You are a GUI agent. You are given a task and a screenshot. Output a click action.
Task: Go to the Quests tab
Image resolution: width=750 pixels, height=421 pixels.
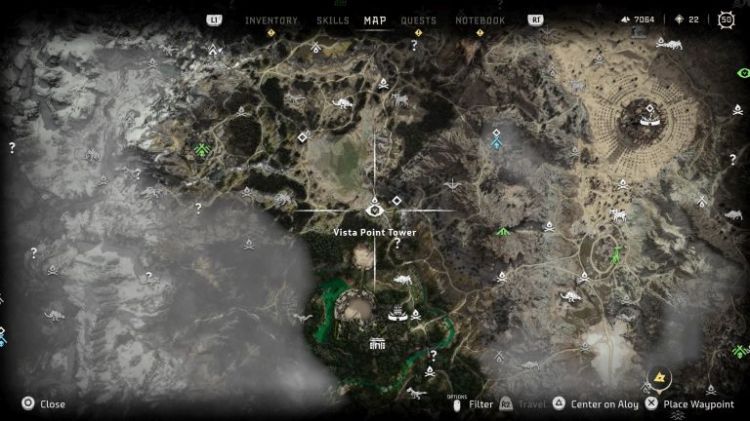tap(418, 20)
